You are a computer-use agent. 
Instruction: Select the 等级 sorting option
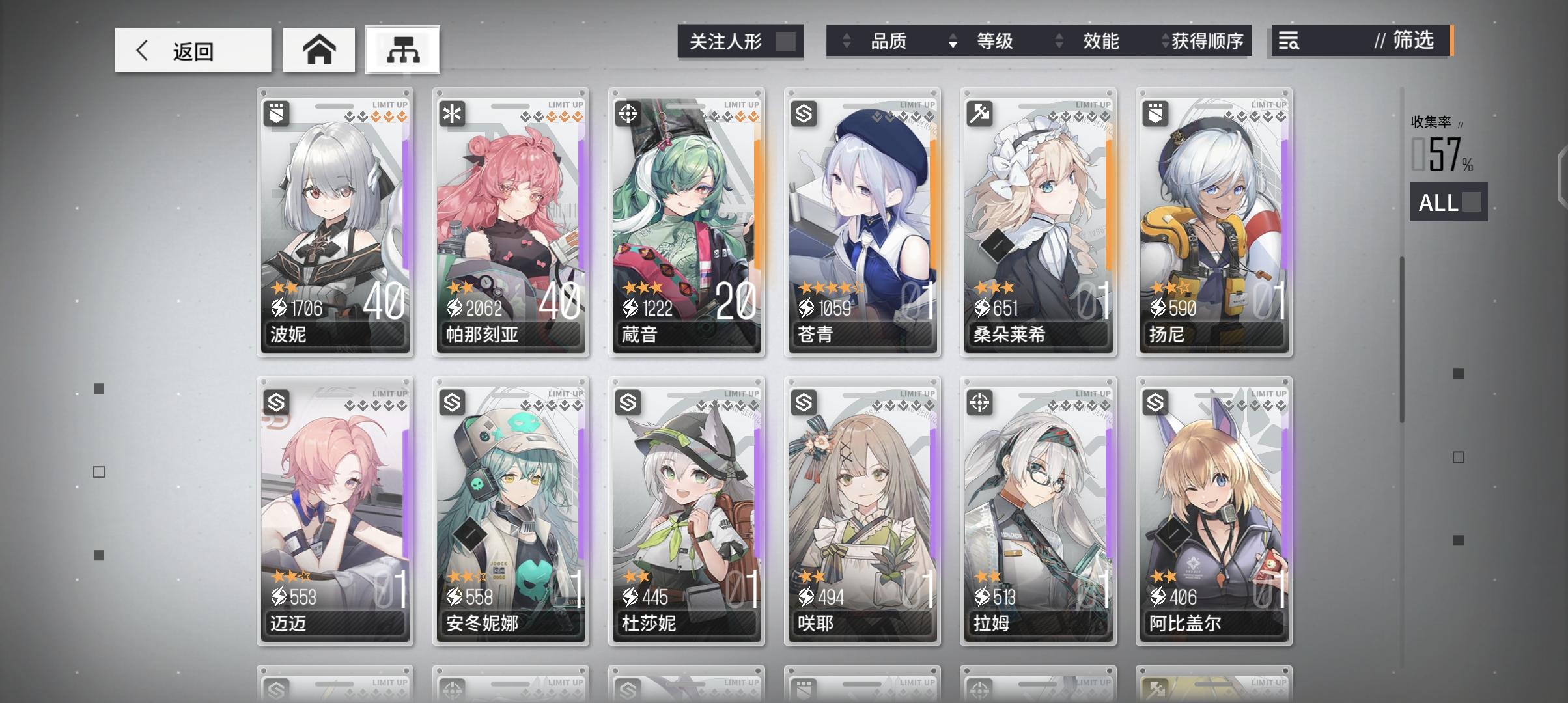click(x=995, y=41)
